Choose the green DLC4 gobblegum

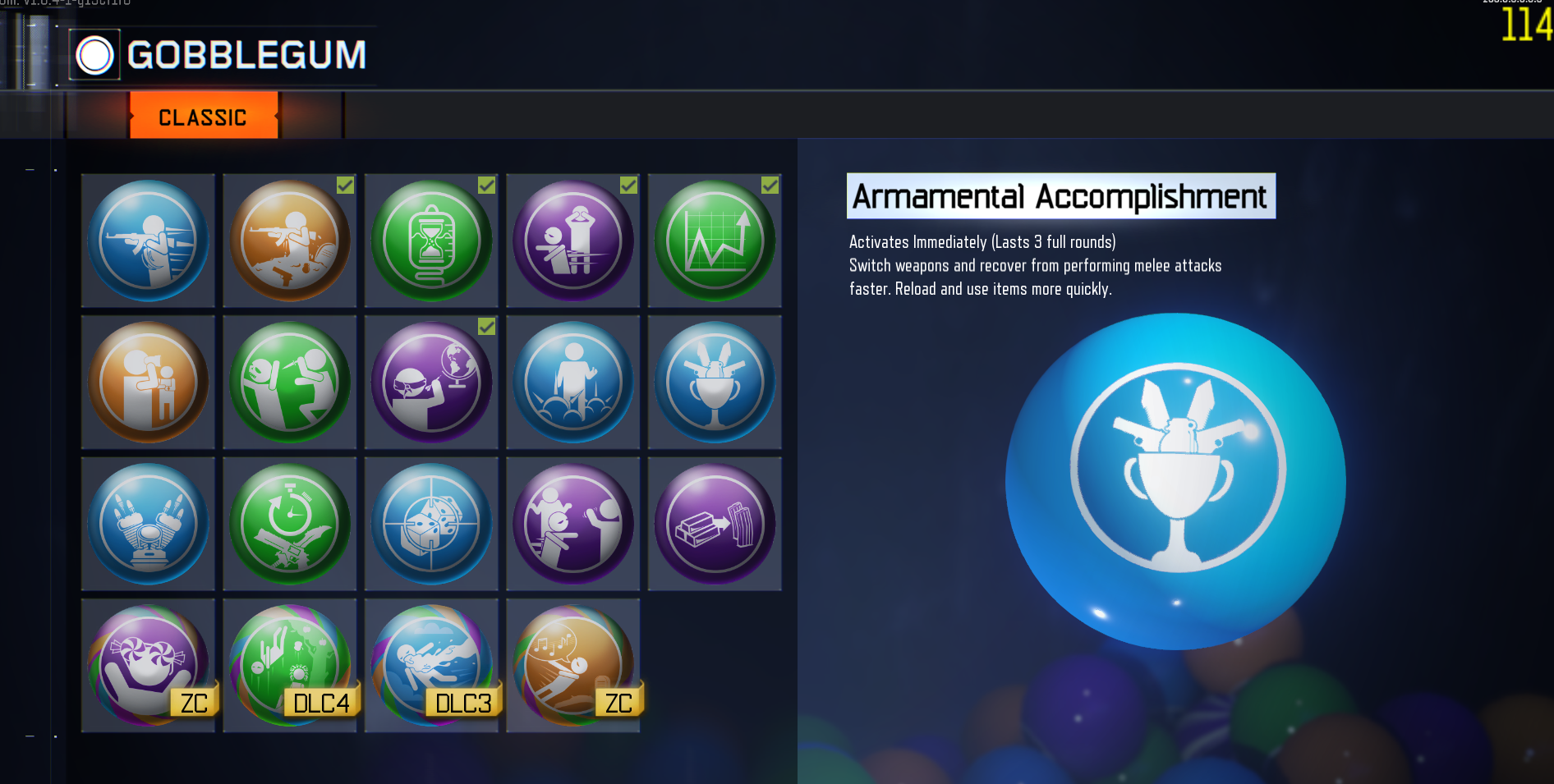coord(289,665)
